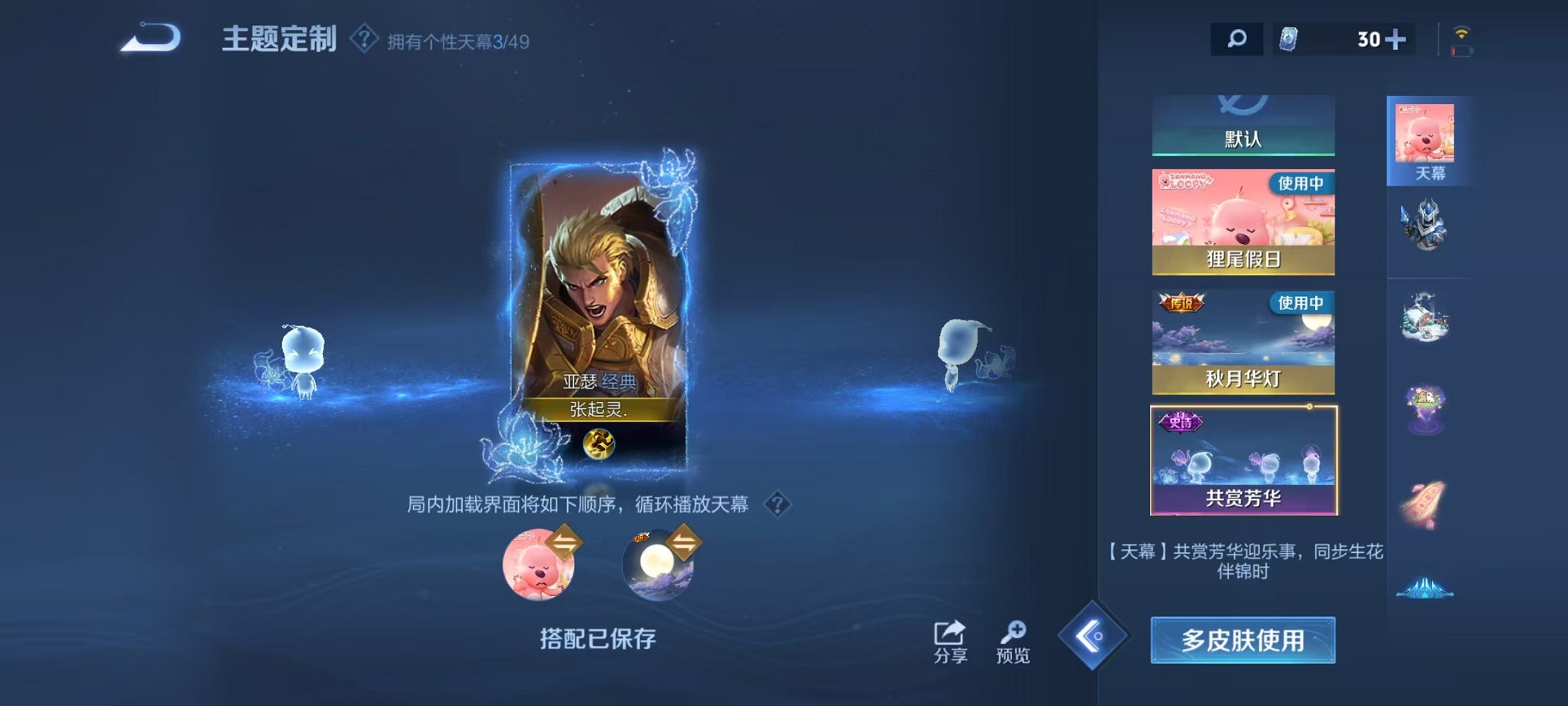
Task: Open the search magnifier at top right
Action: pos(1236,38)
